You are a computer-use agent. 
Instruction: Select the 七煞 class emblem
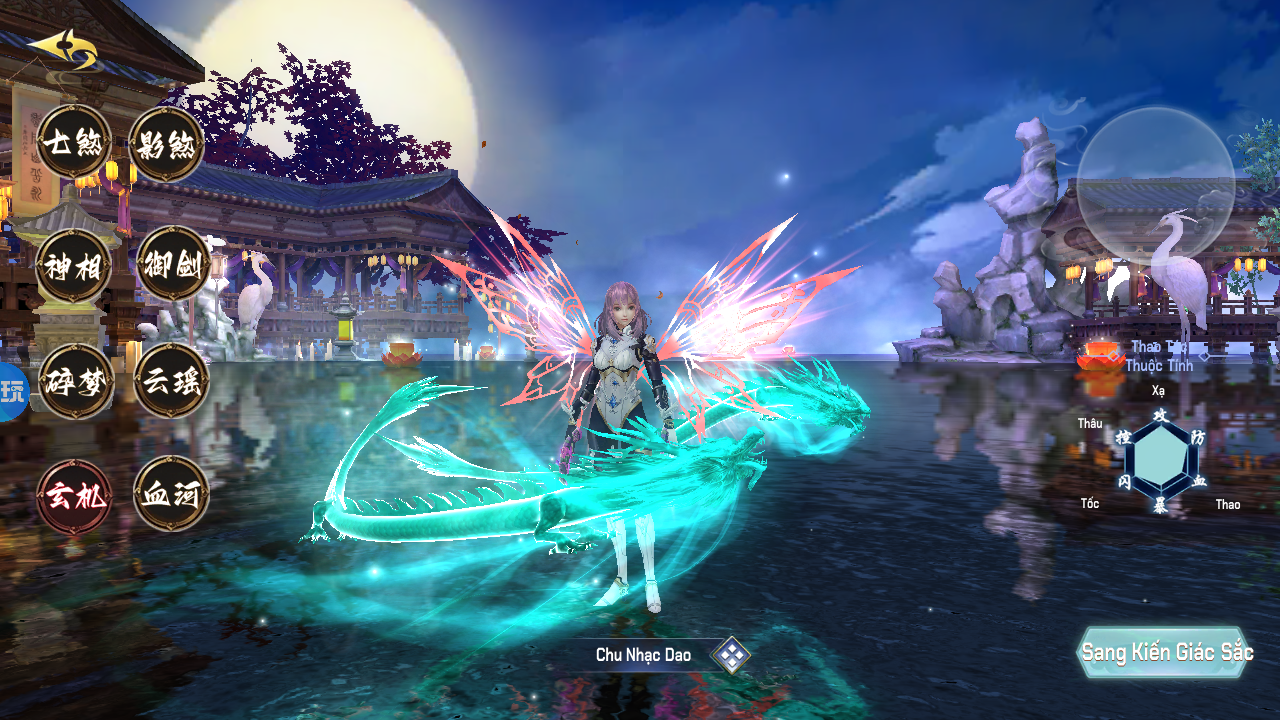pyautogui.click(x=74, y=142)
